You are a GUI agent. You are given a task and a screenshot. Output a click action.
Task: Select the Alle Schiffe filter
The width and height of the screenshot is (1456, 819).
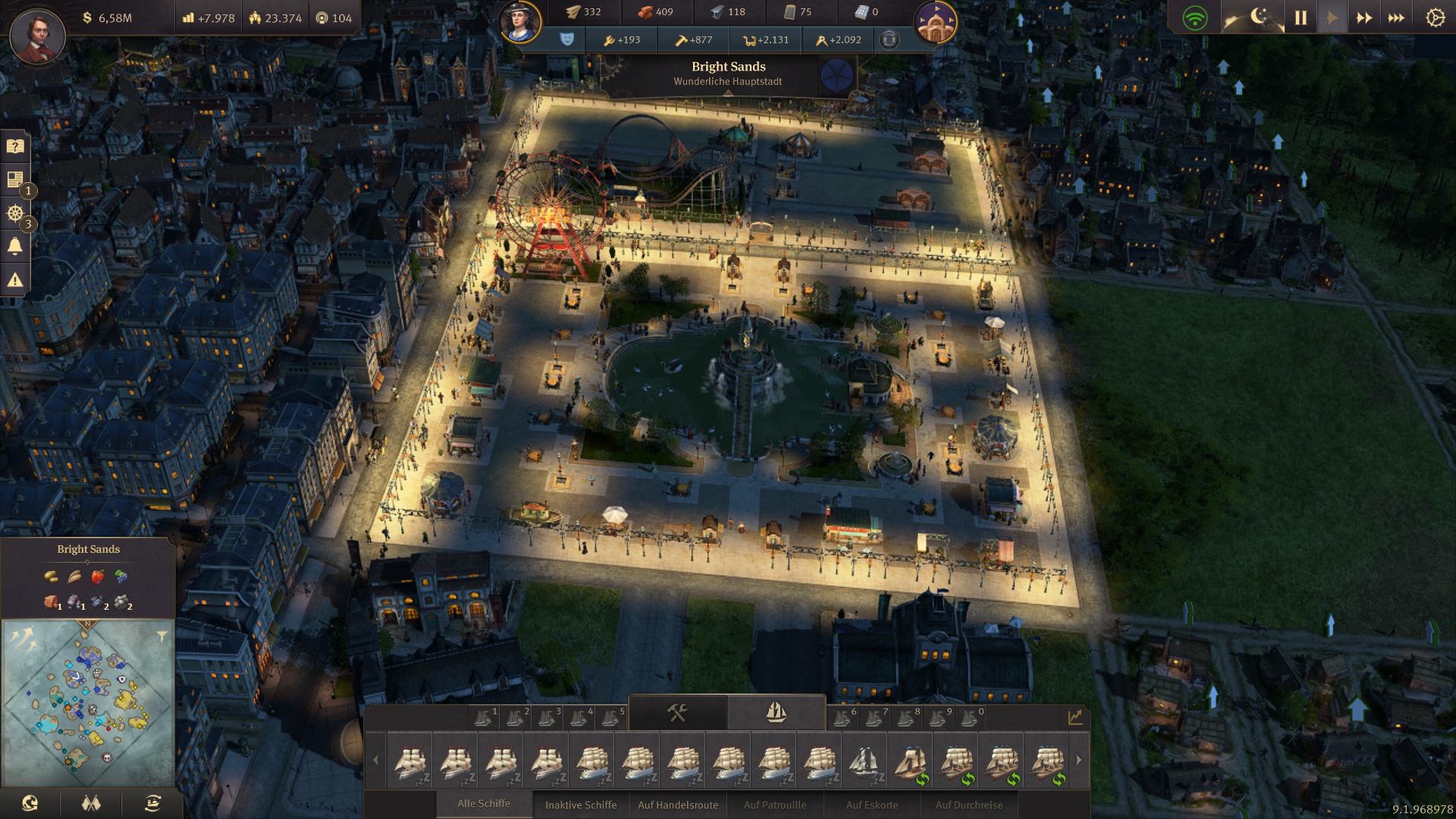[x=484, y=804]
